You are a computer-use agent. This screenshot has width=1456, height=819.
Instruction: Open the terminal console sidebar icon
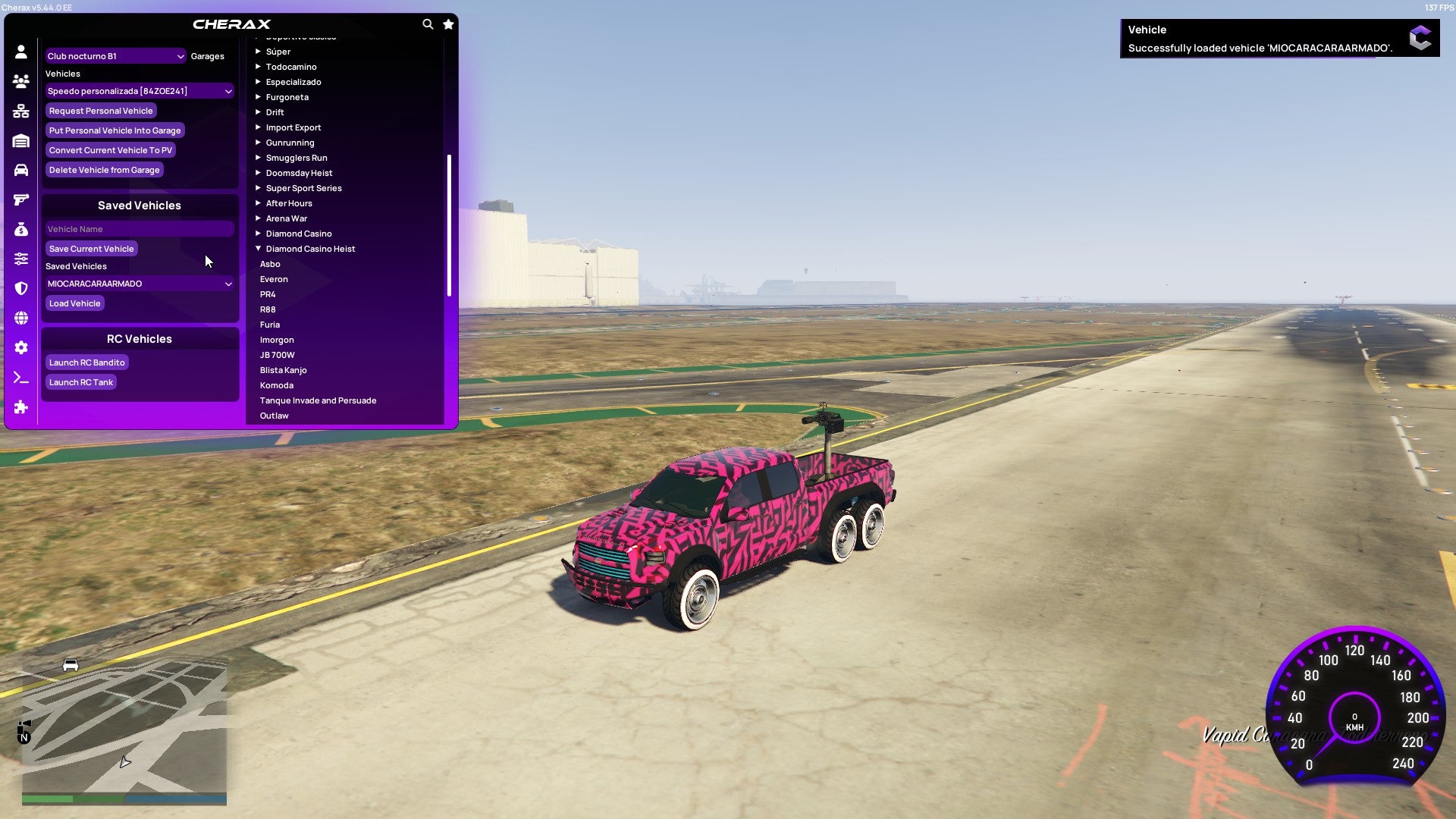point(21,378)
